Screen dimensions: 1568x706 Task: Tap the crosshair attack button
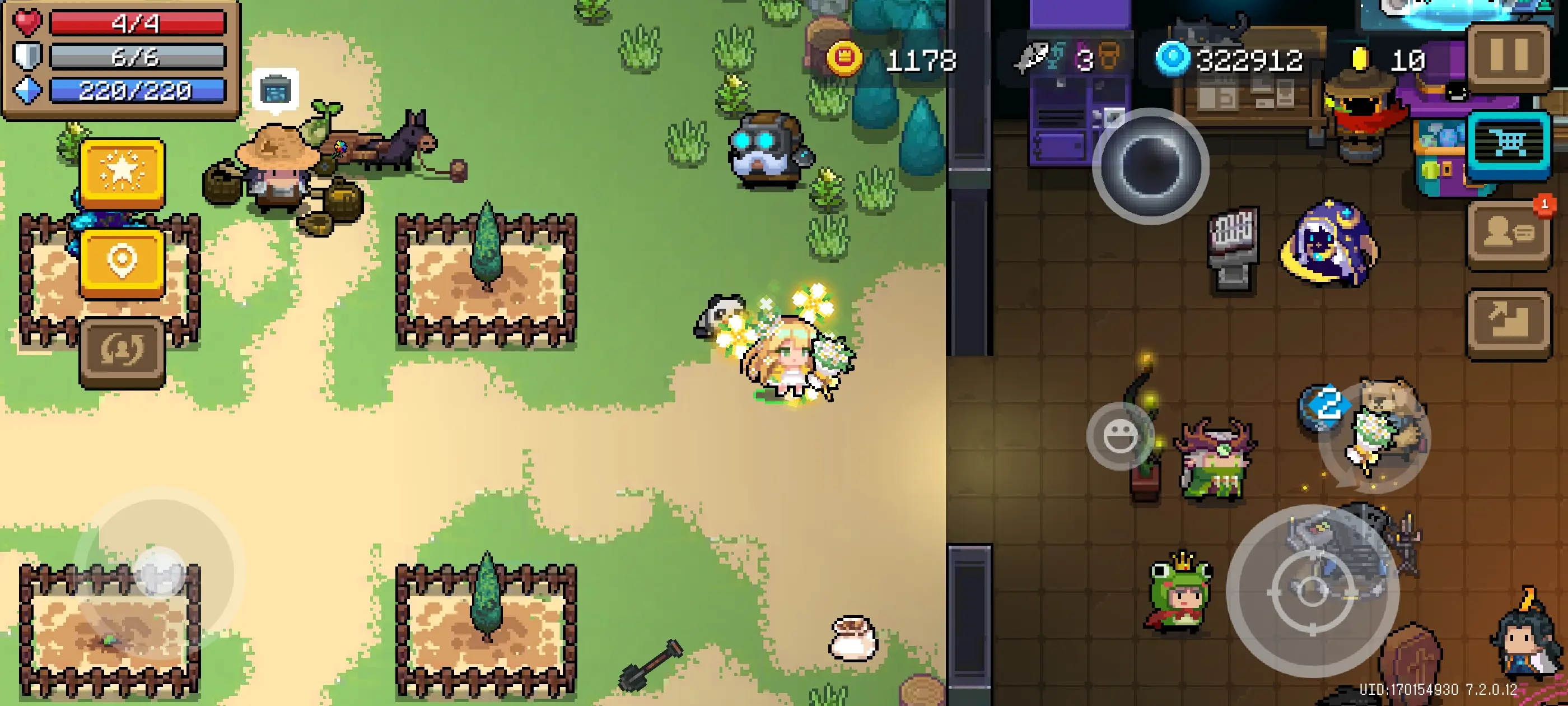tap(1312, 590)
